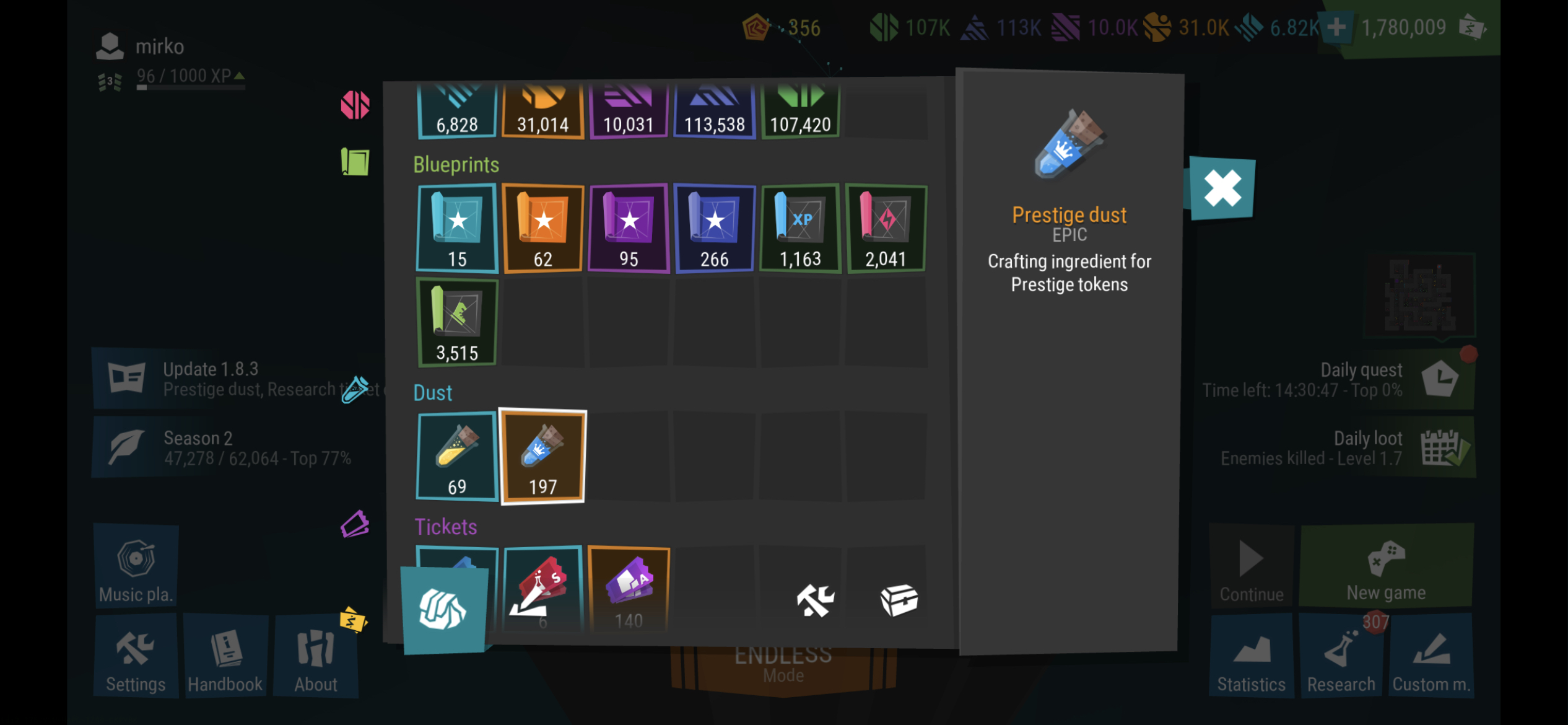Choose the orange star blueprint with 62
1568x725 pixels.
542,229
